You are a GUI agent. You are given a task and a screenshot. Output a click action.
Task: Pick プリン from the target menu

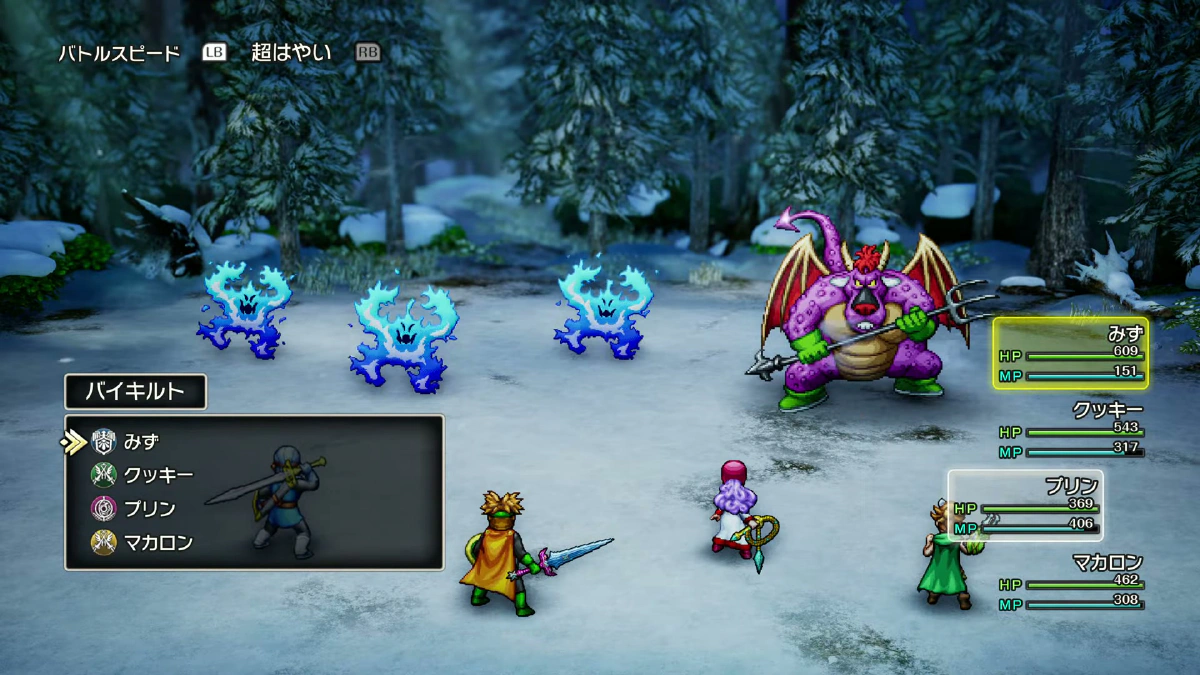point(149,509)
